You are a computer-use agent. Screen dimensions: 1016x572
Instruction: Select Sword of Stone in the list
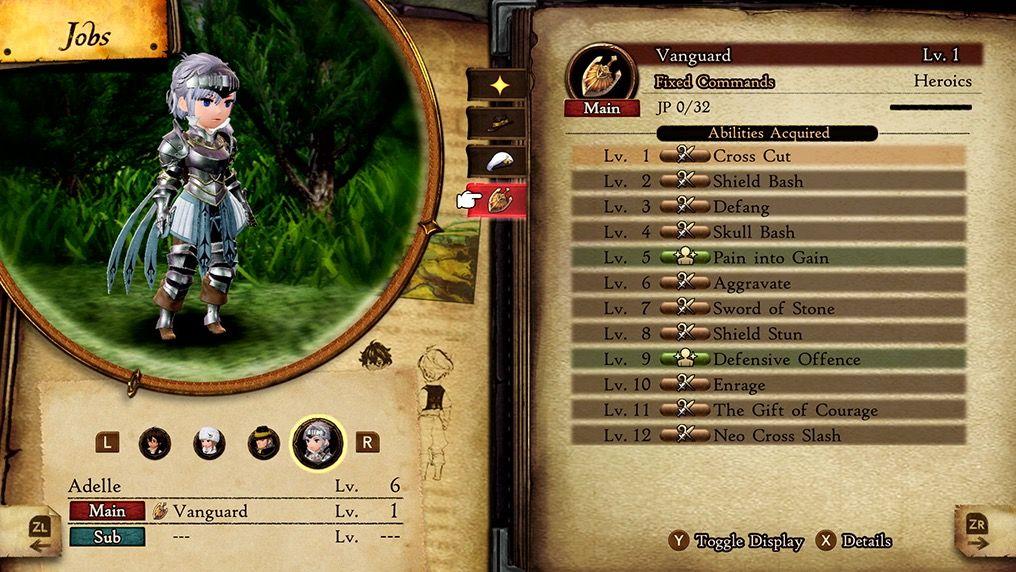click(768, 308)
